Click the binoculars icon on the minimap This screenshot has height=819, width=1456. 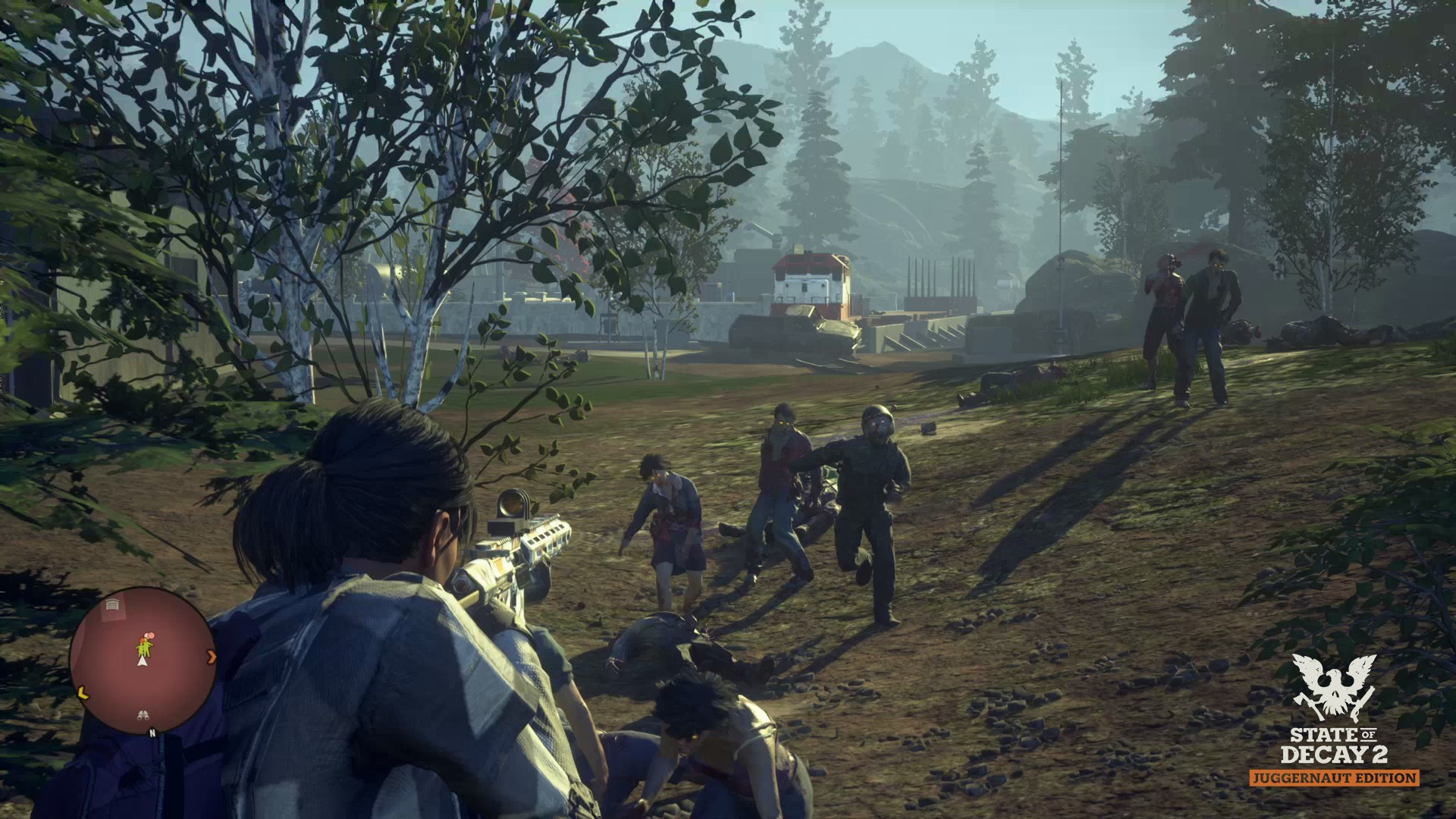coord(143,714)
